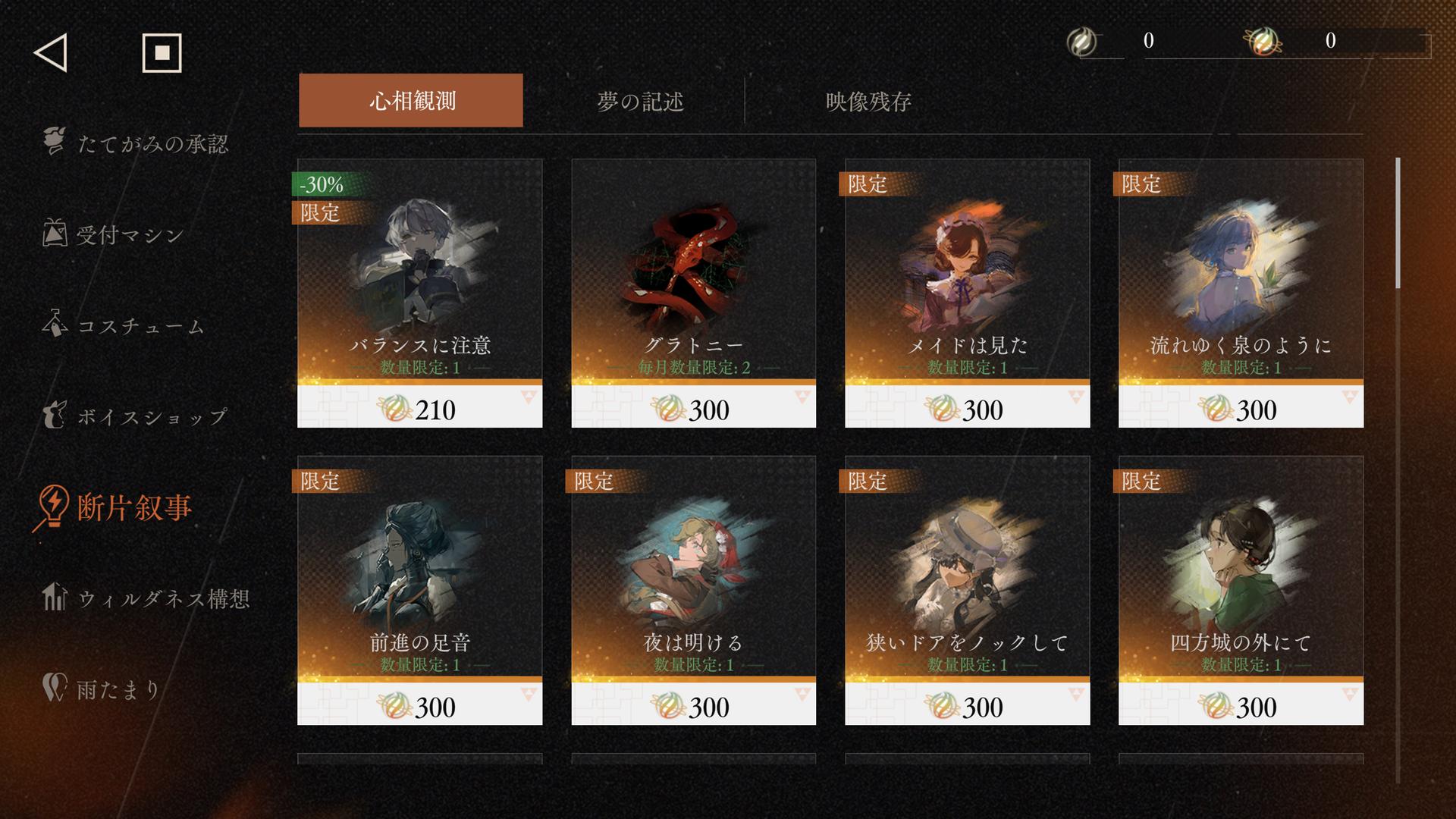Viewport: 1456px width, 819px height.
Task: Switch to the 夢の記述 tab
Action: [x=640, y=101]
